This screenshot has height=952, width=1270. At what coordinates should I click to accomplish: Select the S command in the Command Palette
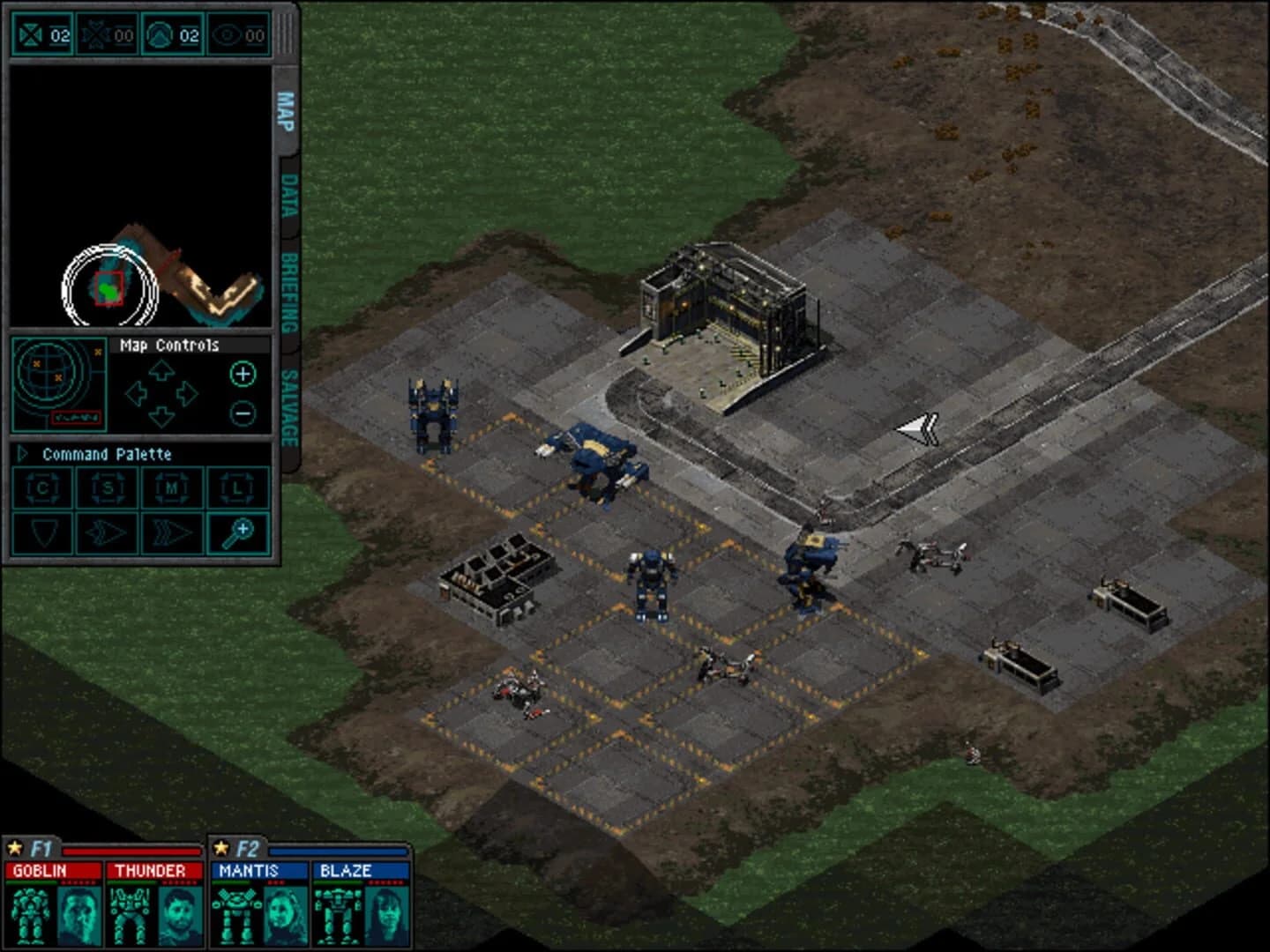(x=108, y=488)
